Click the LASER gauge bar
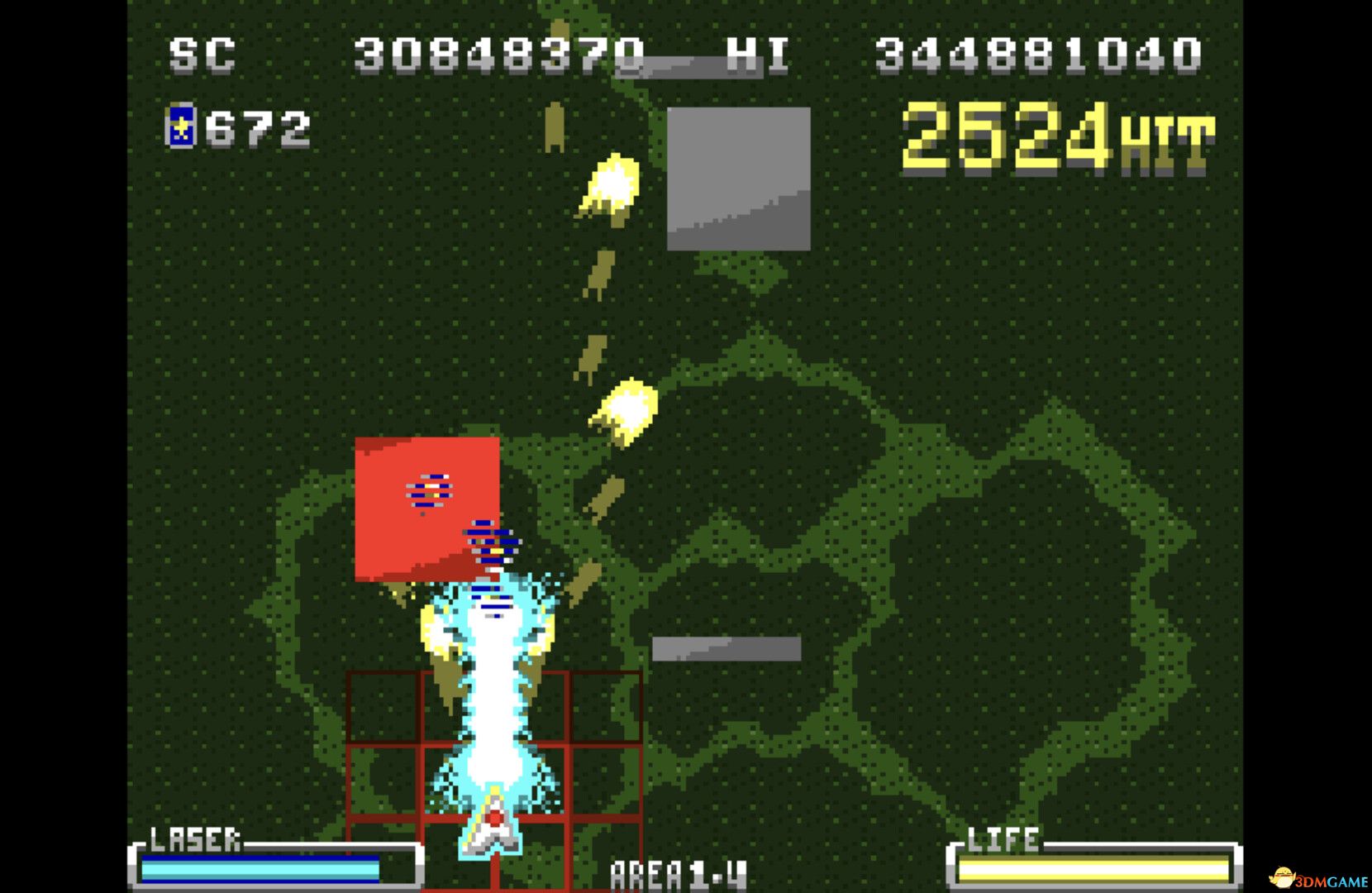The height and width of the screenshot is (893, 1372). [x=264, y=868]
